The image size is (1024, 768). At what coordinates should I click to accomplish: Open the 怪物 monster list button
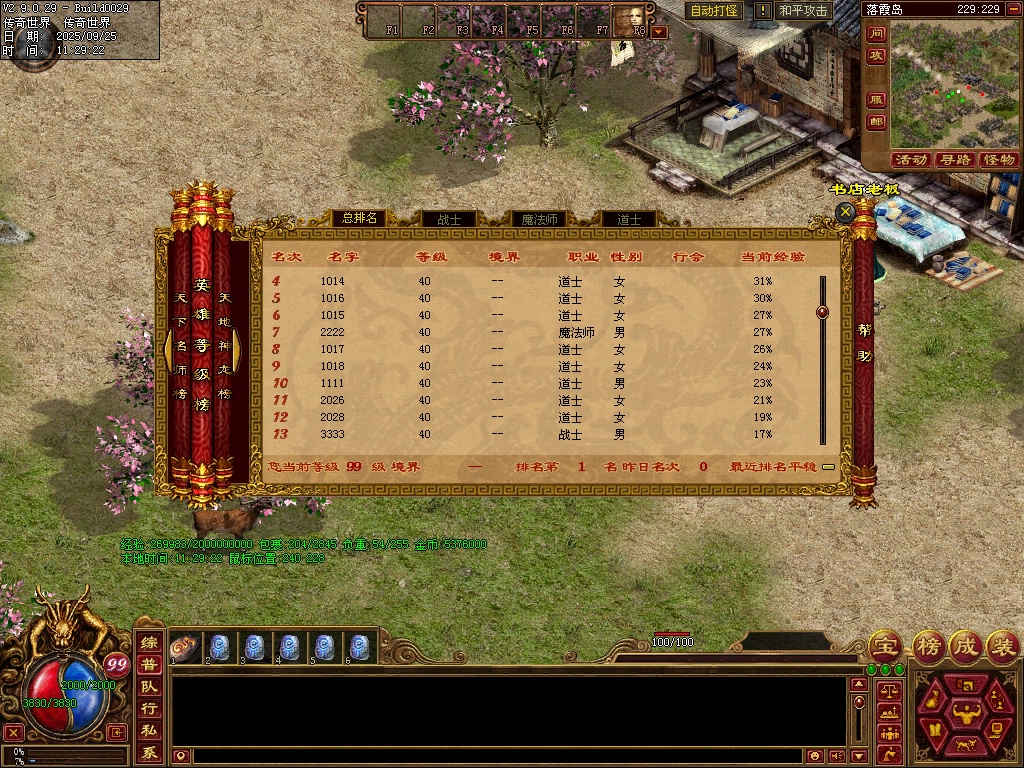click(998, 160)
